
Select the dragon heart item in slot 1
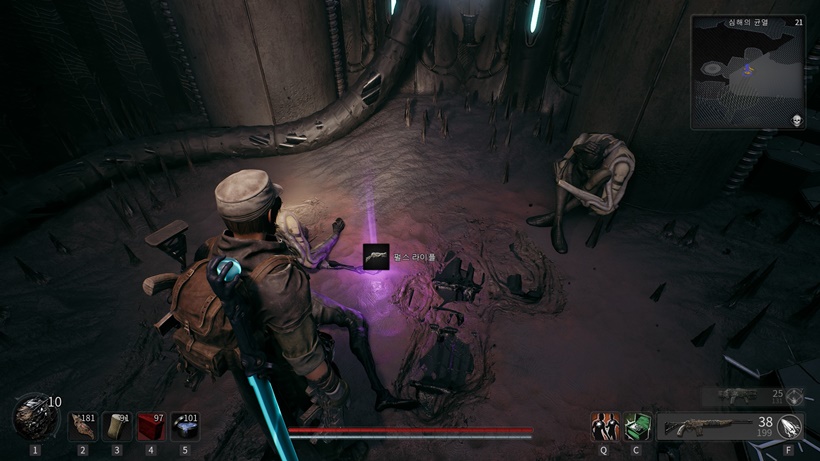34,417
